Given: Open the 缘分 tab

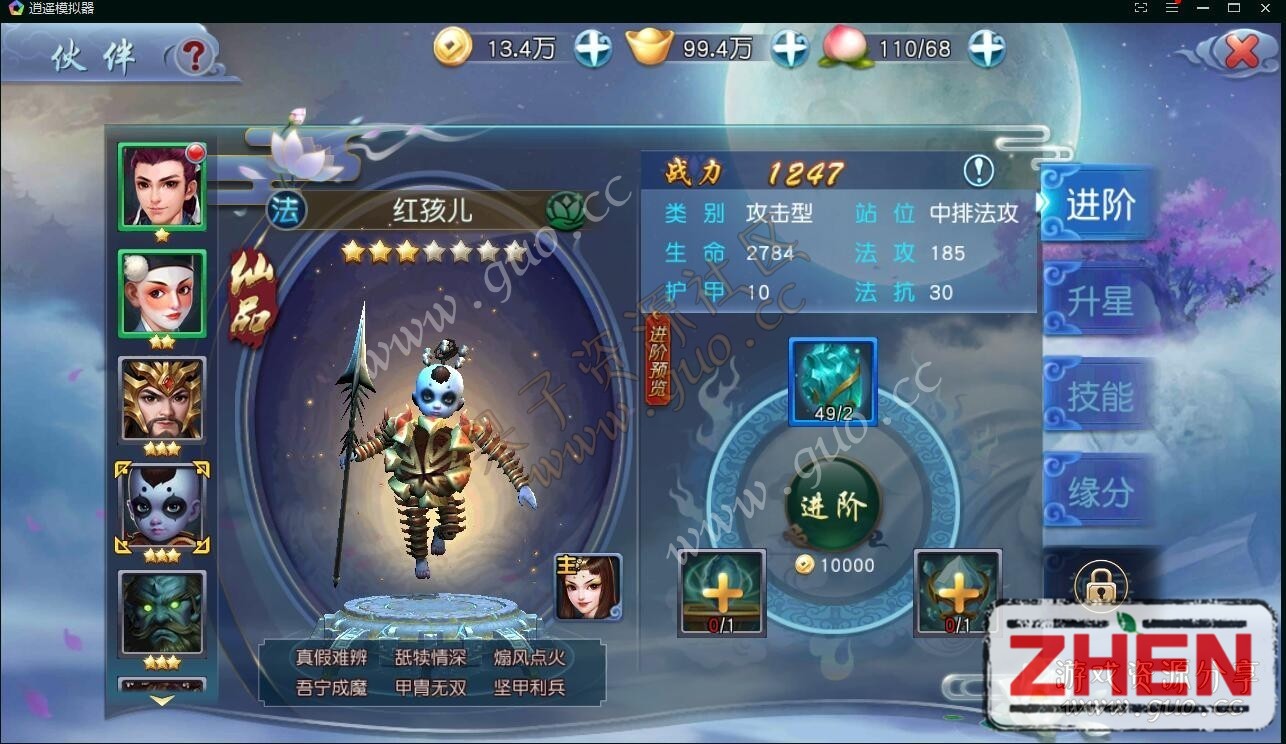Looking at the screenshot, I should [1099, 492].
